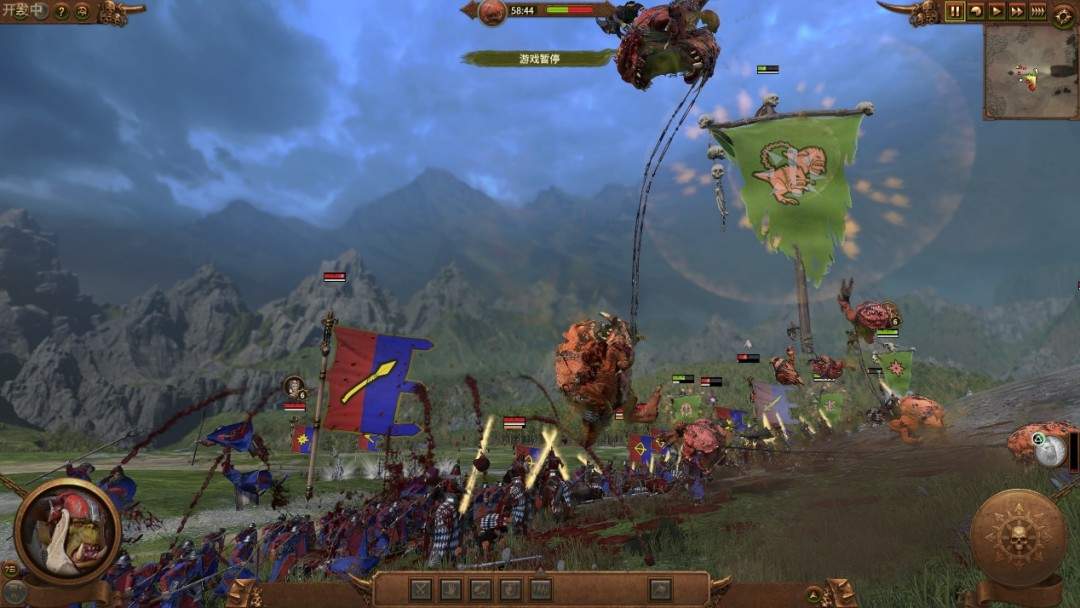Select the round orc lord portrait

67,530
